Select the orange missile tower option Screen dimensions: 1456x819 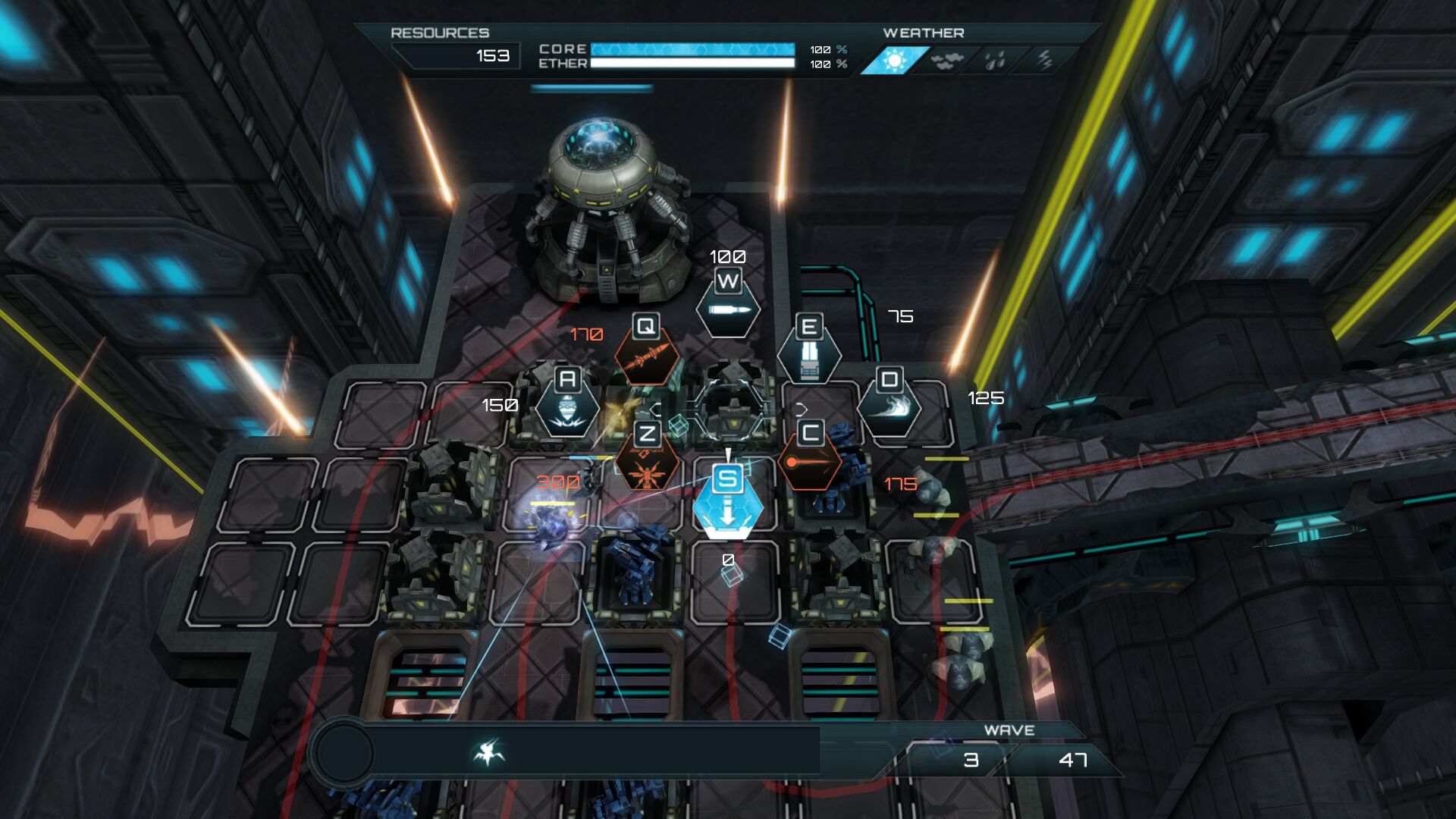coord(646,355)
